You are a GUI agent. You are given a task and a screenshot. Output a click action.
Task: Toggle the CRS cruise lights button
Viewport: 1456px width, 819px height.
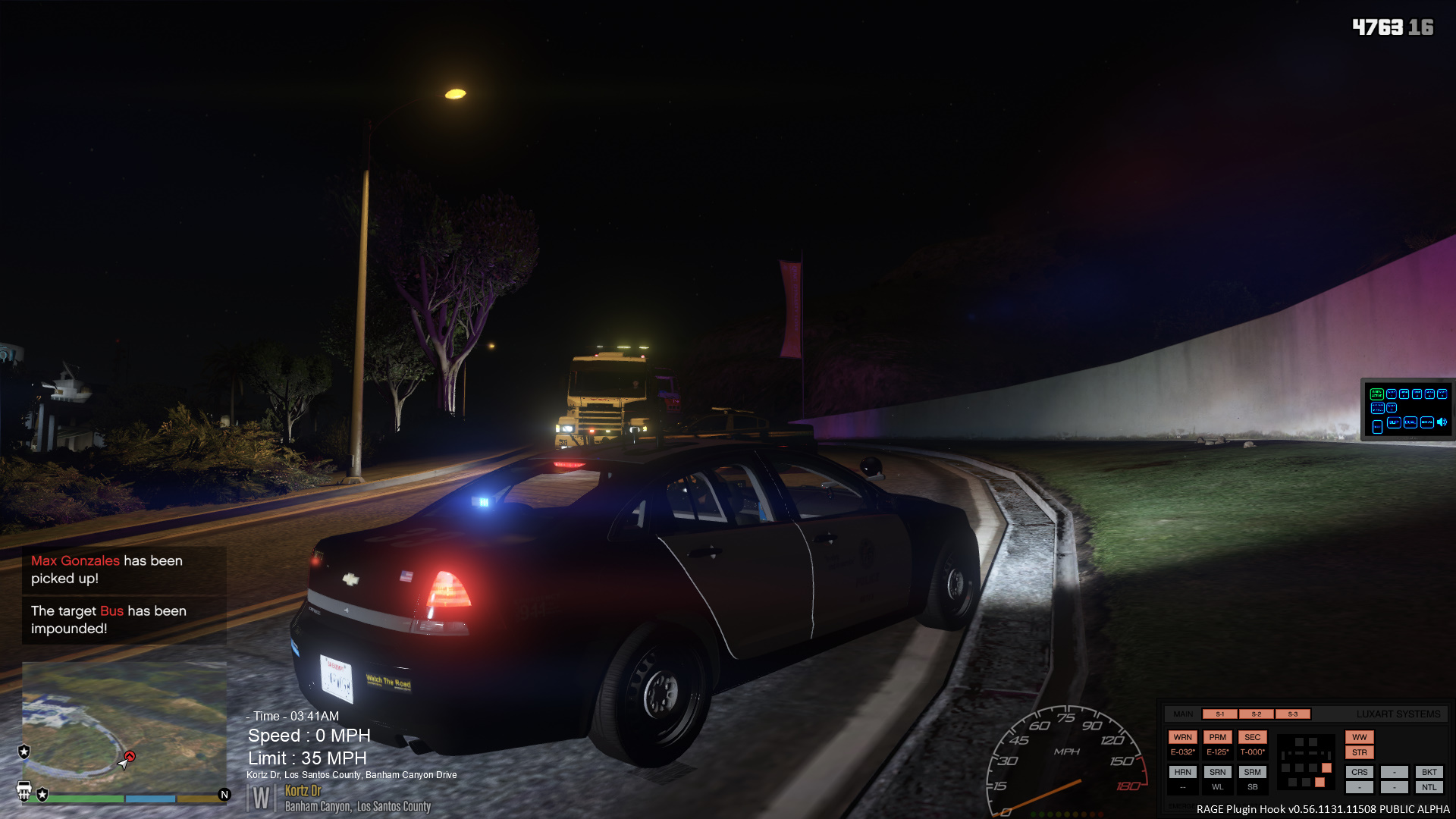coord(1359,772)
